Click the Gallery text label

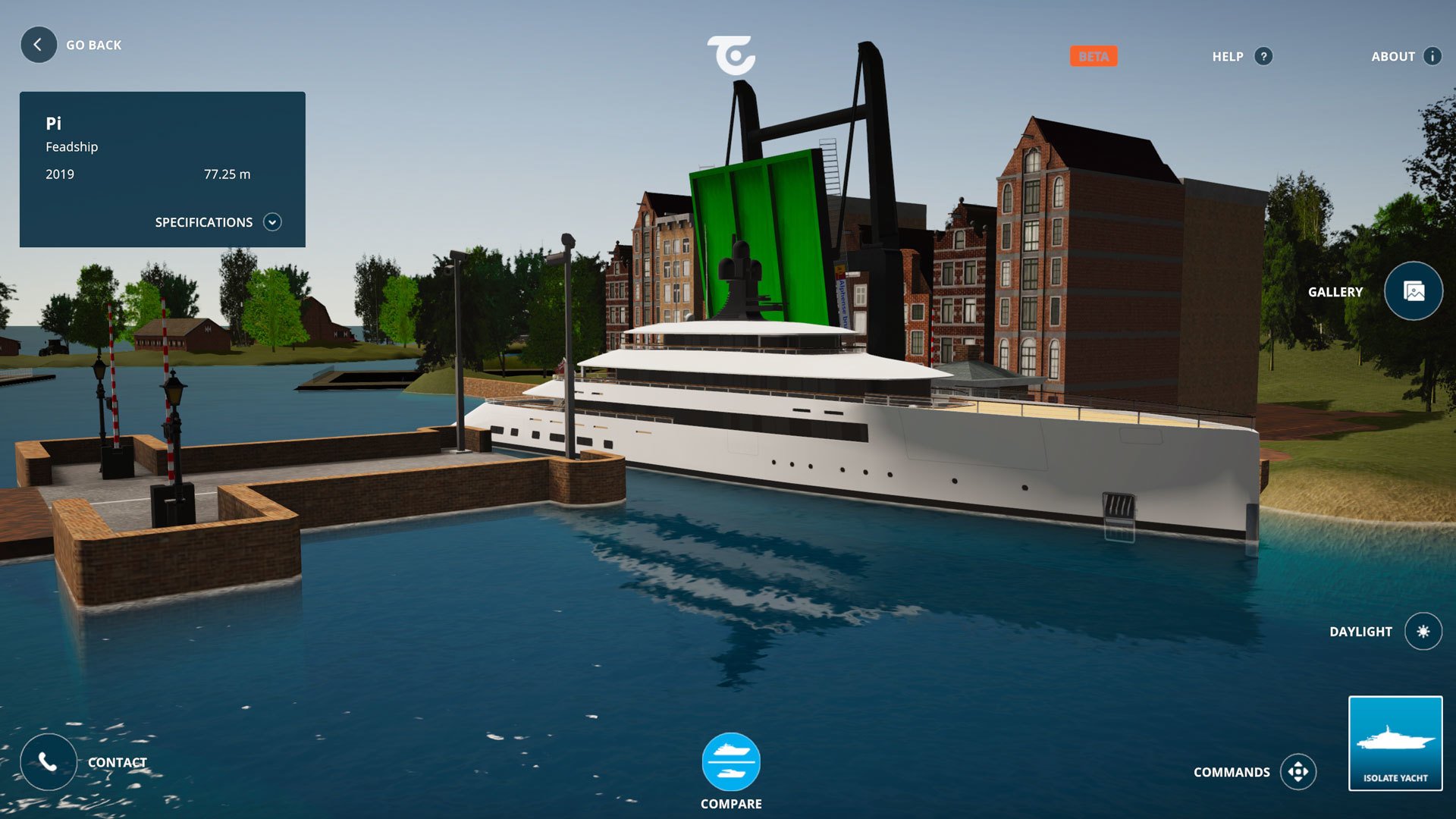click(x=1335, y=291)
